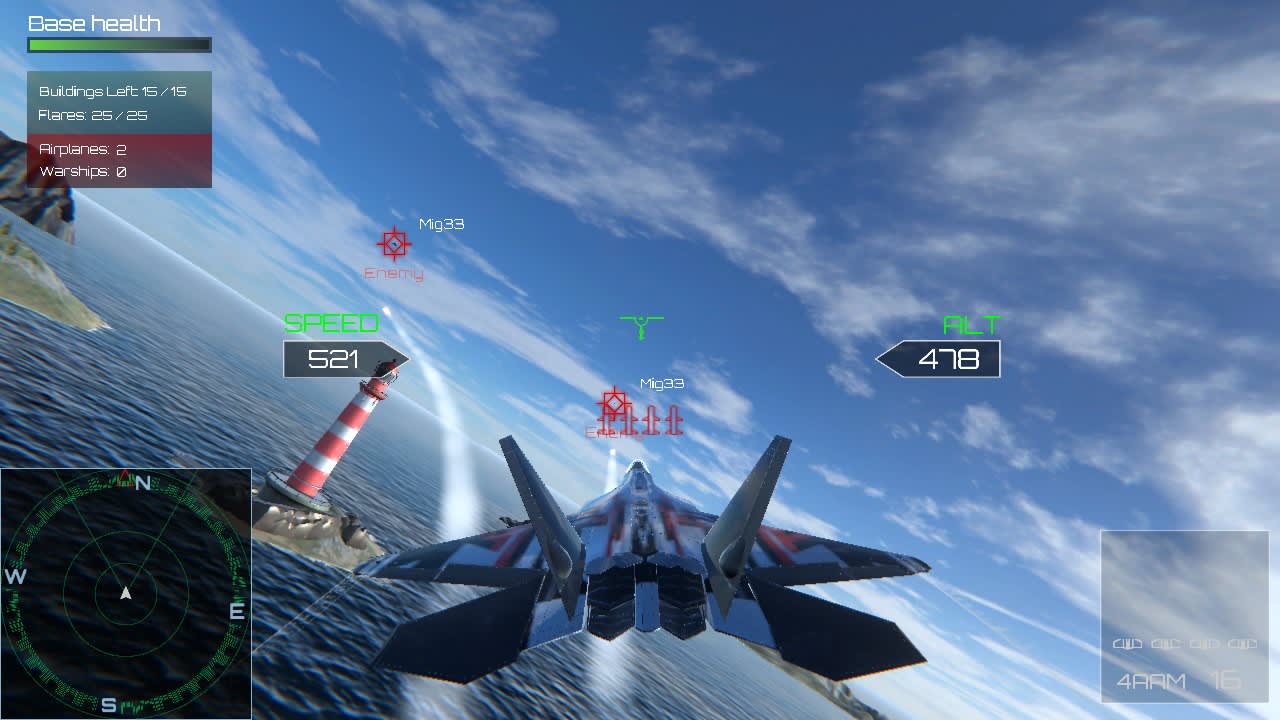Target the upper Mig33 enemy crosshair marker
Image resolution: width=1280 pixels, height=720 pixels.
(x=393, y=244)
